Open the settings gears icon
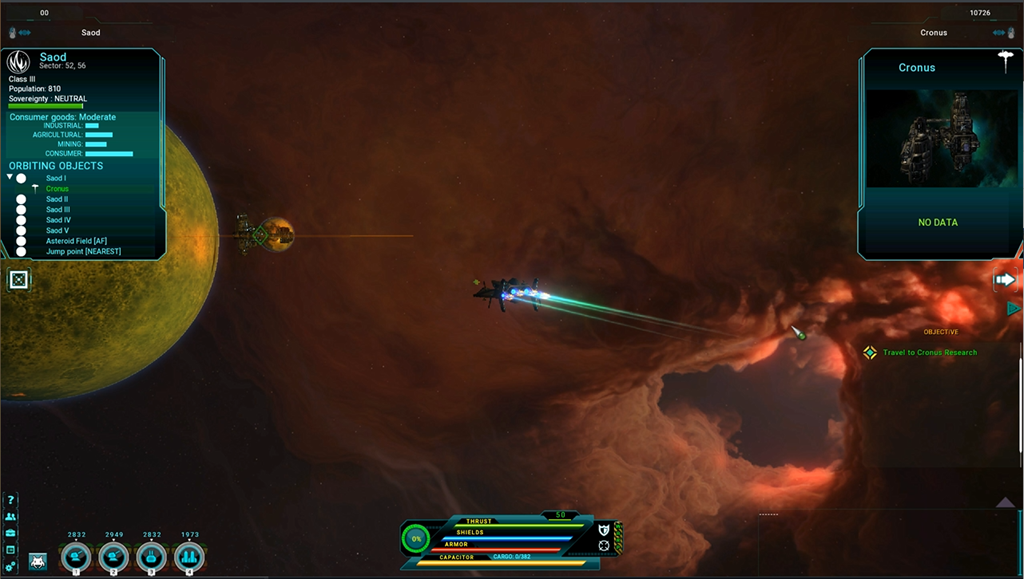1024x579 pixels. (x=11, y=566)
